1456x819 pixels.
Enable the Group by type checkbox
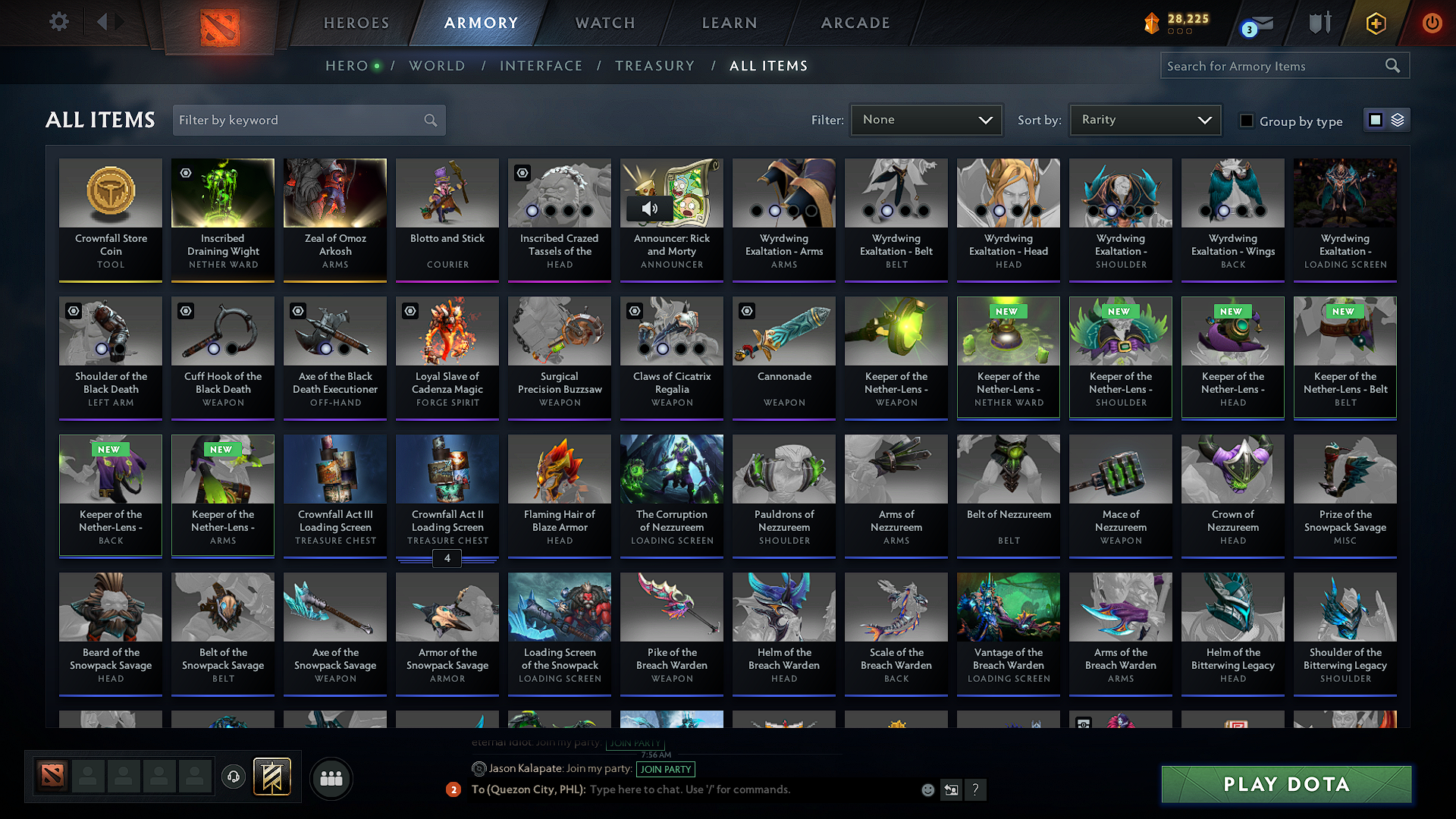pos(1247,121)
